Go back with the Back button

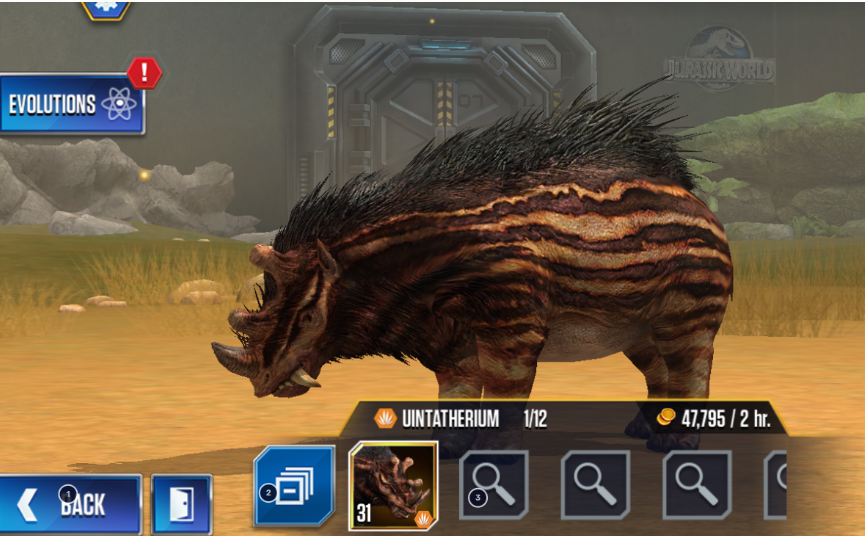pyautogui.click(x=70, y=504)
